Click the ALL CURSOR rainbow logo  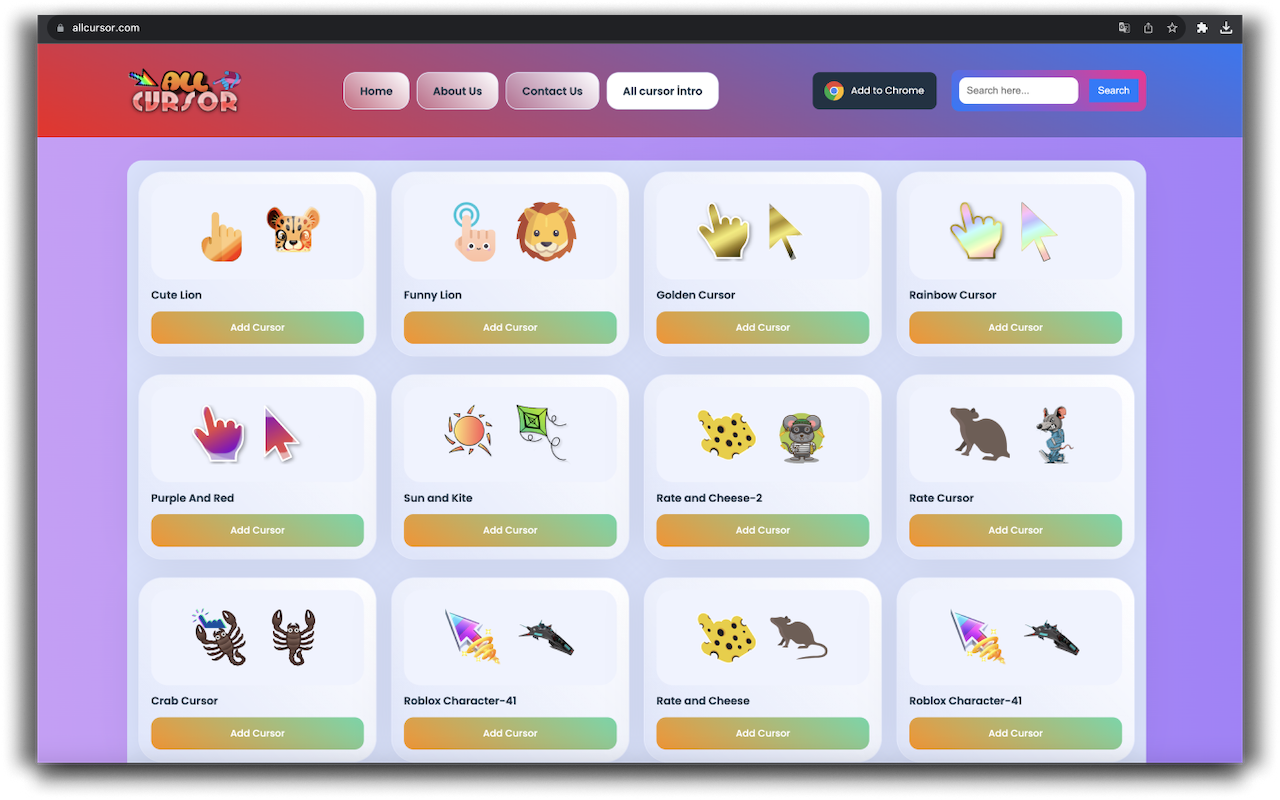[x=185, y=90]
